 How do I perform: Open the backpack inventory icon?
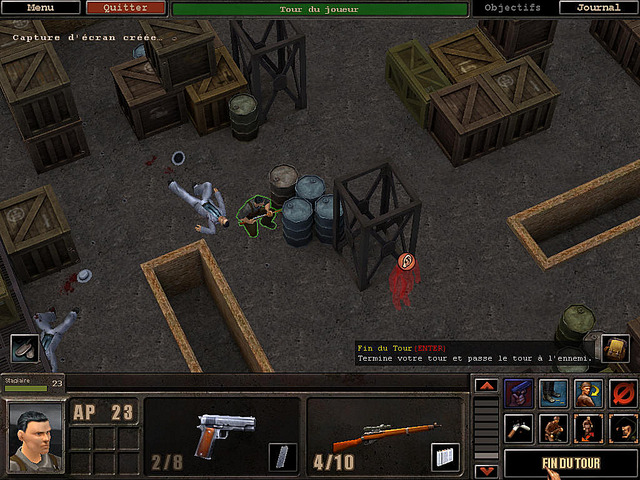point(615,348)
